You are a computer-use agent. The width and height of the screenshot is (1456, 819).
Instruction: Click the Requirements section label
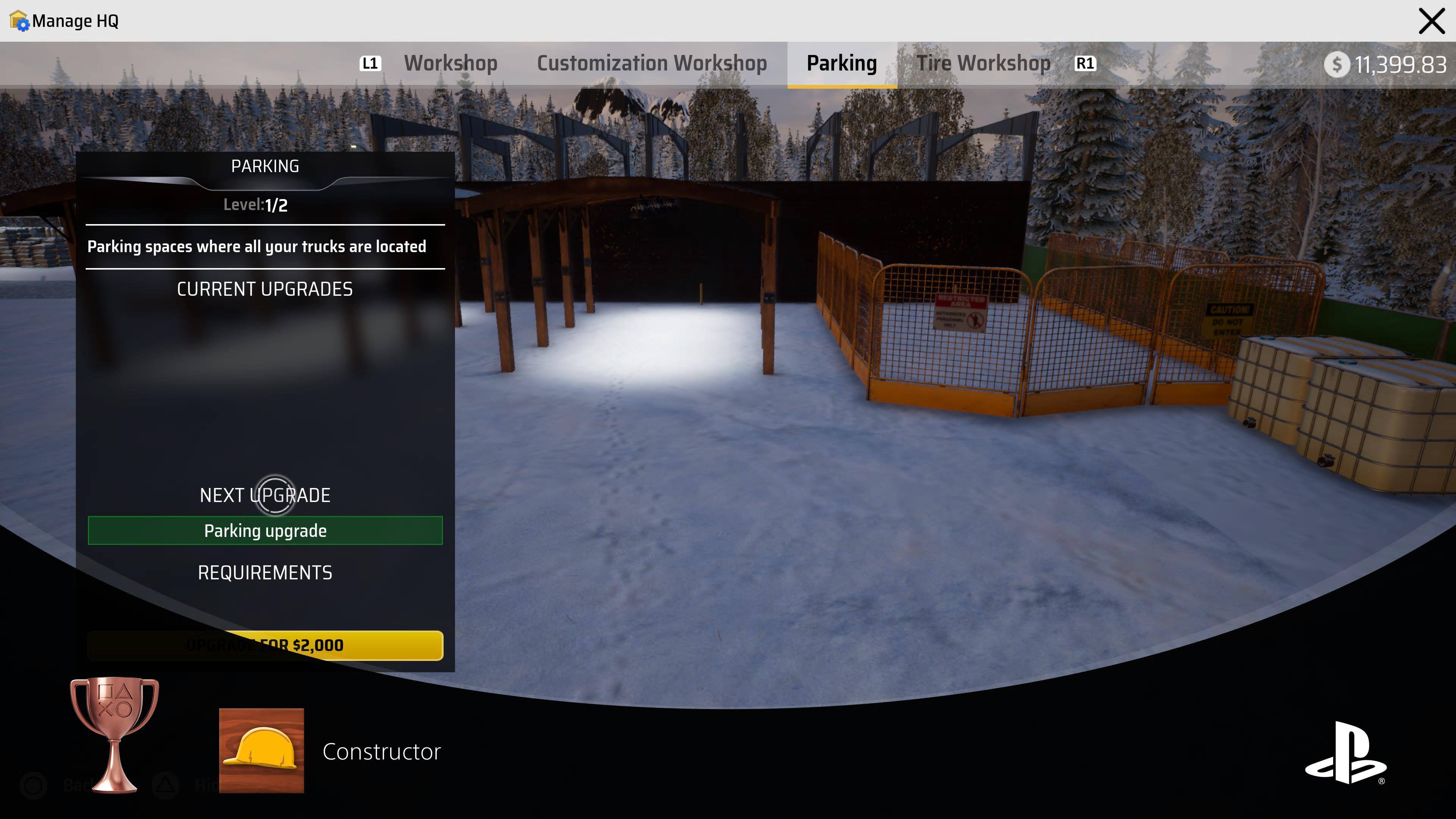(265, 573)
